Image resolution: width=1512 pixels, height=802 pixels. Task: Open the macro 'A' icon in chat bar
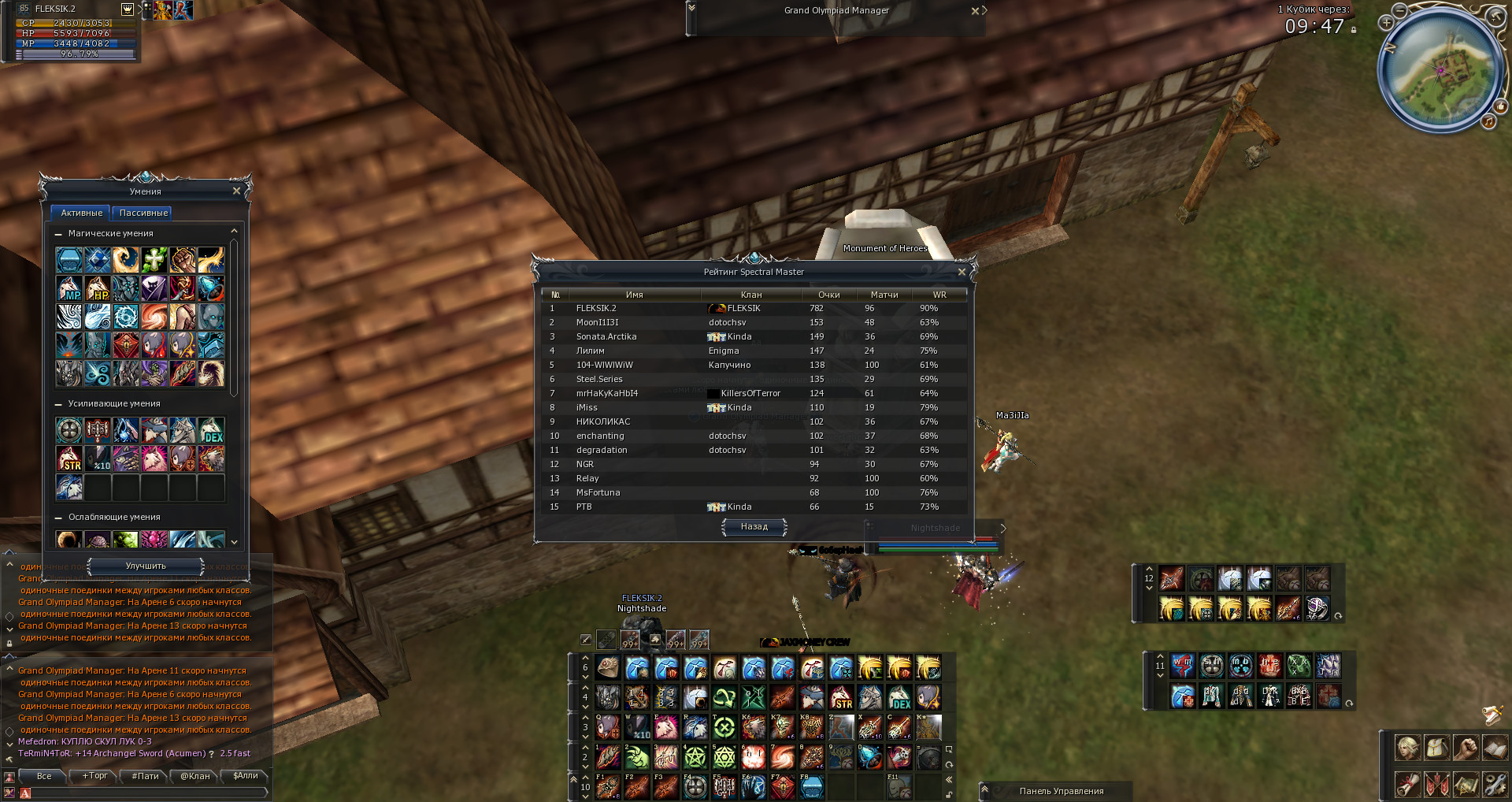click(x=24, y=793)
